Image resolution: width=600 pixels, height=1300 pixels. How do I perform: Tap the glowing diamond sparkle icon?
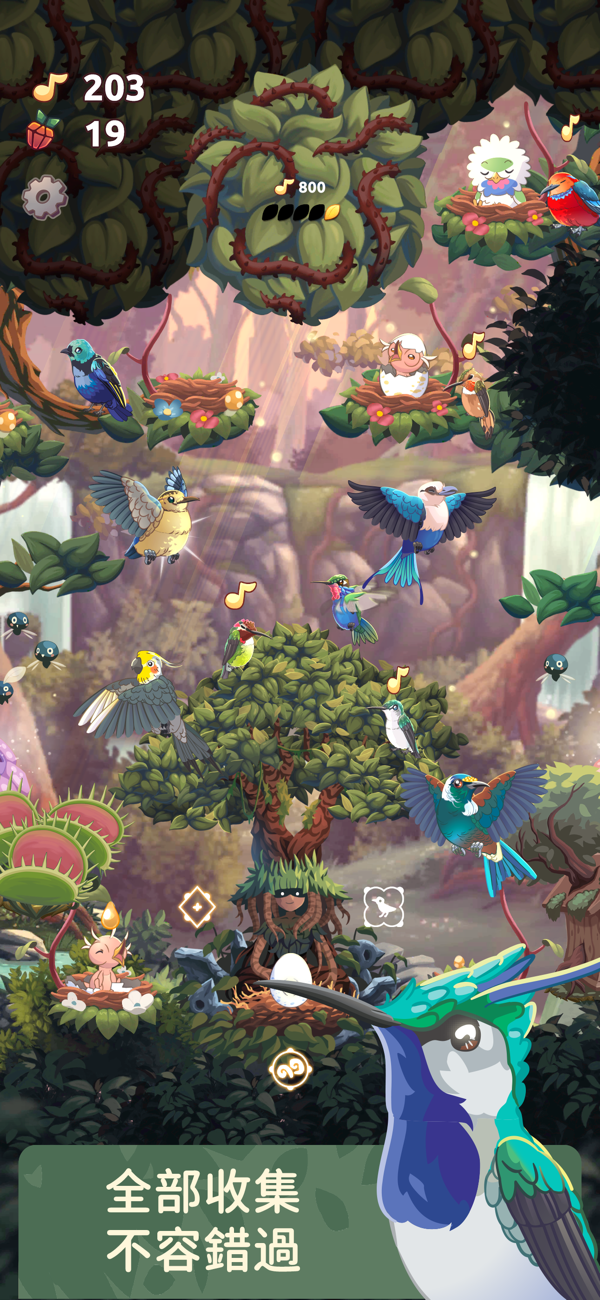(x=197, y=907)
